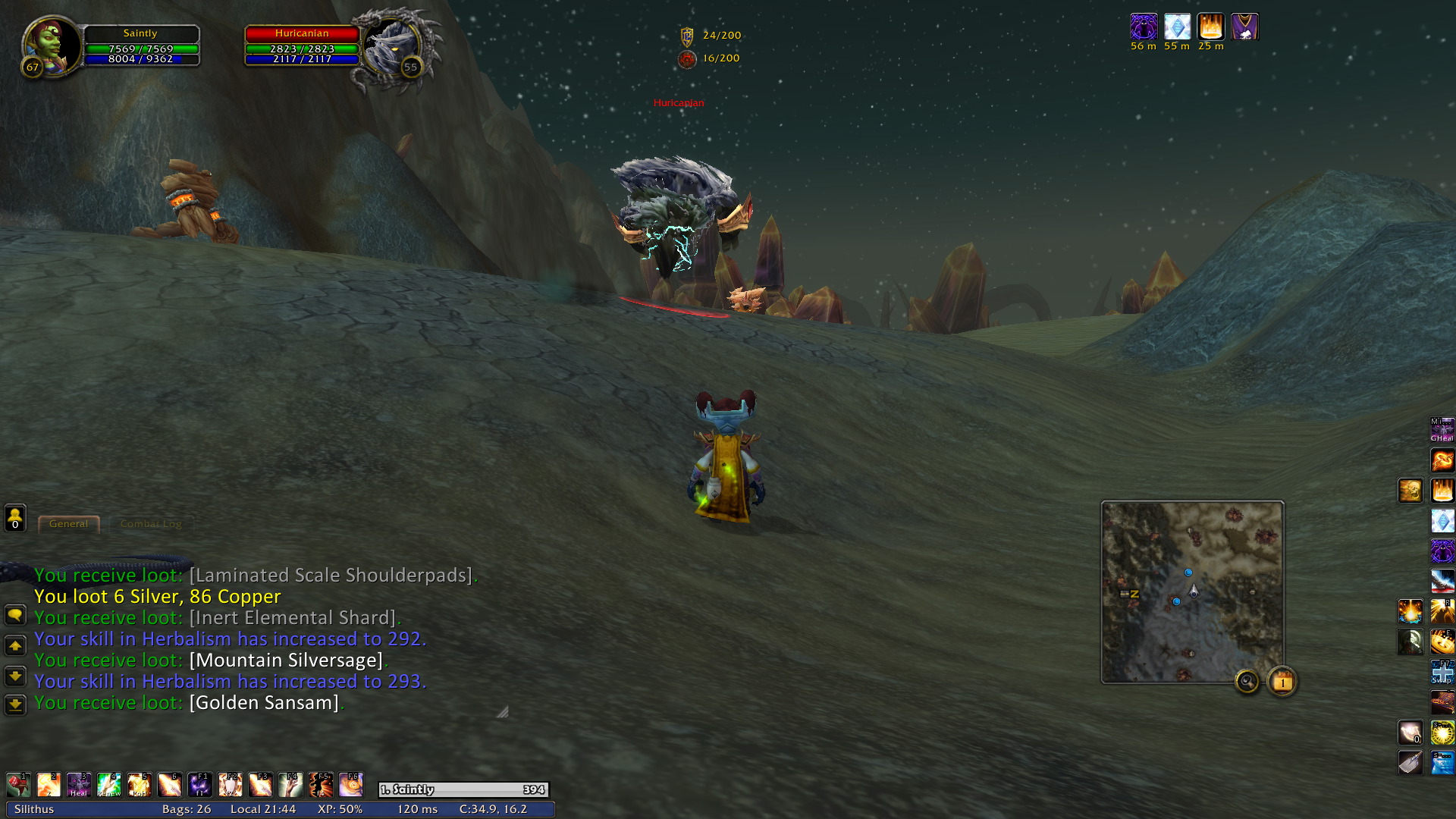Click the purple tabard buff icon

pos(1244,27)
